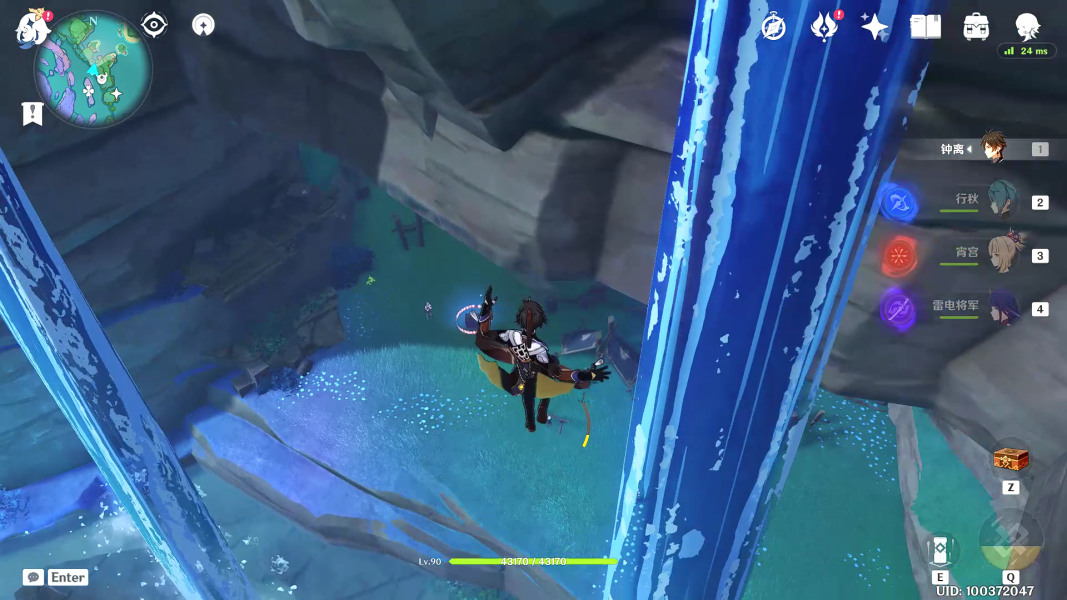Open the chat box speech bubble
This screenshot has height=600, width=1067.
tap(33, 577)
